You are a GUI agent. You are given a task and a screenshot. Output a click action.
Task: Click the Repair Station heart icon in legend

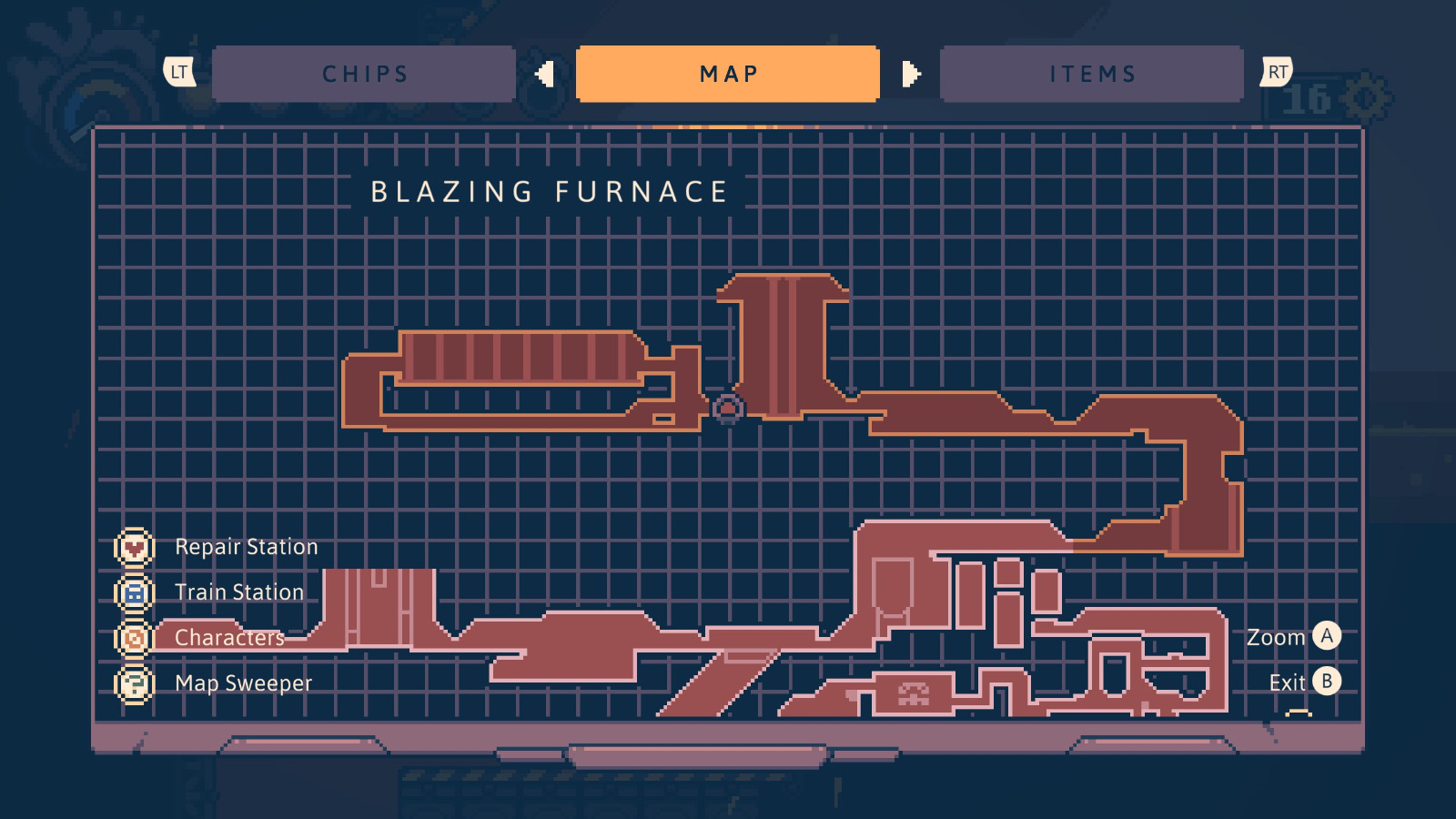(133, 547)
